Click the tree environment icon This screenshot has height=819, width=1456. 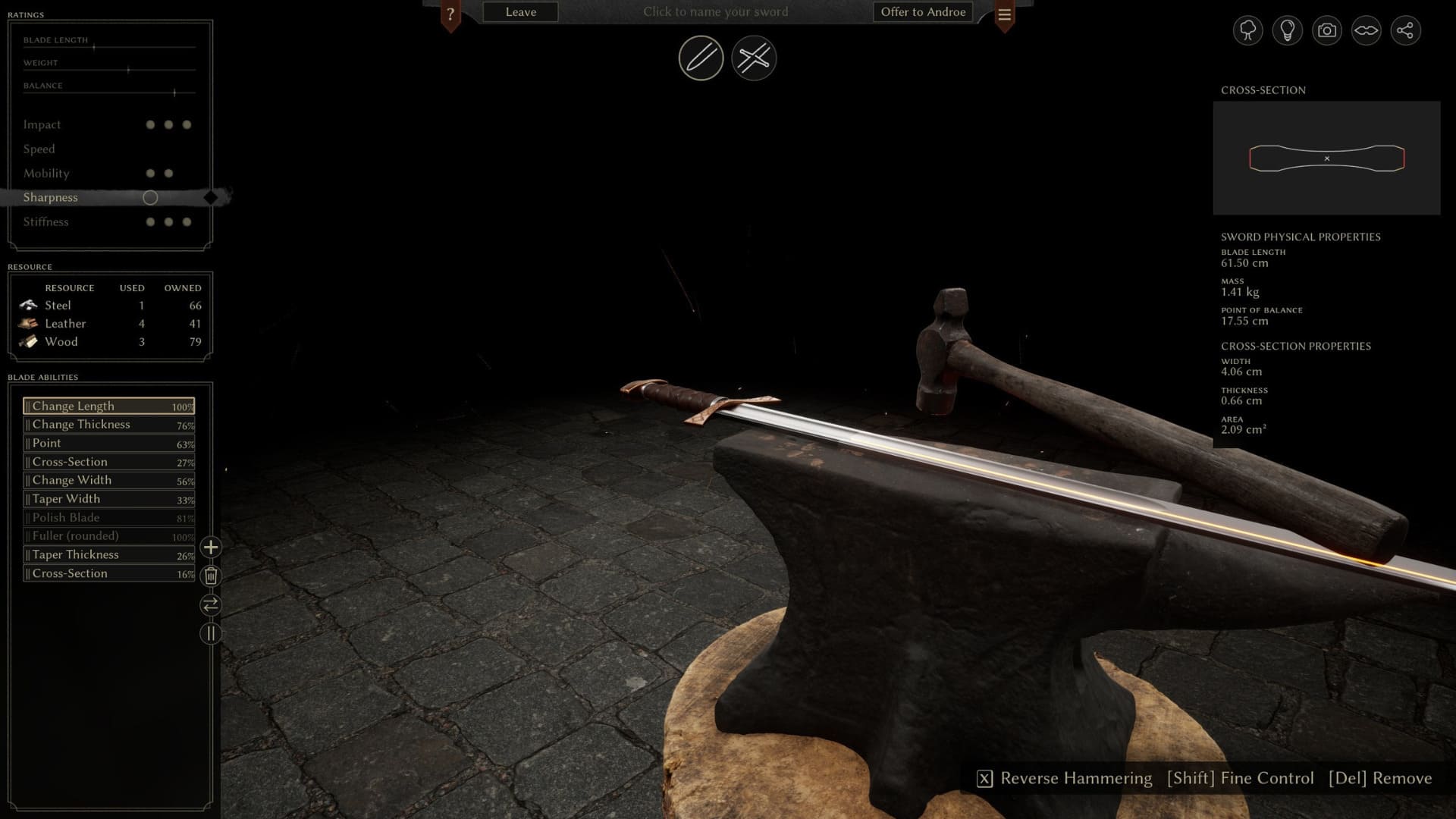coord(1247,30)
